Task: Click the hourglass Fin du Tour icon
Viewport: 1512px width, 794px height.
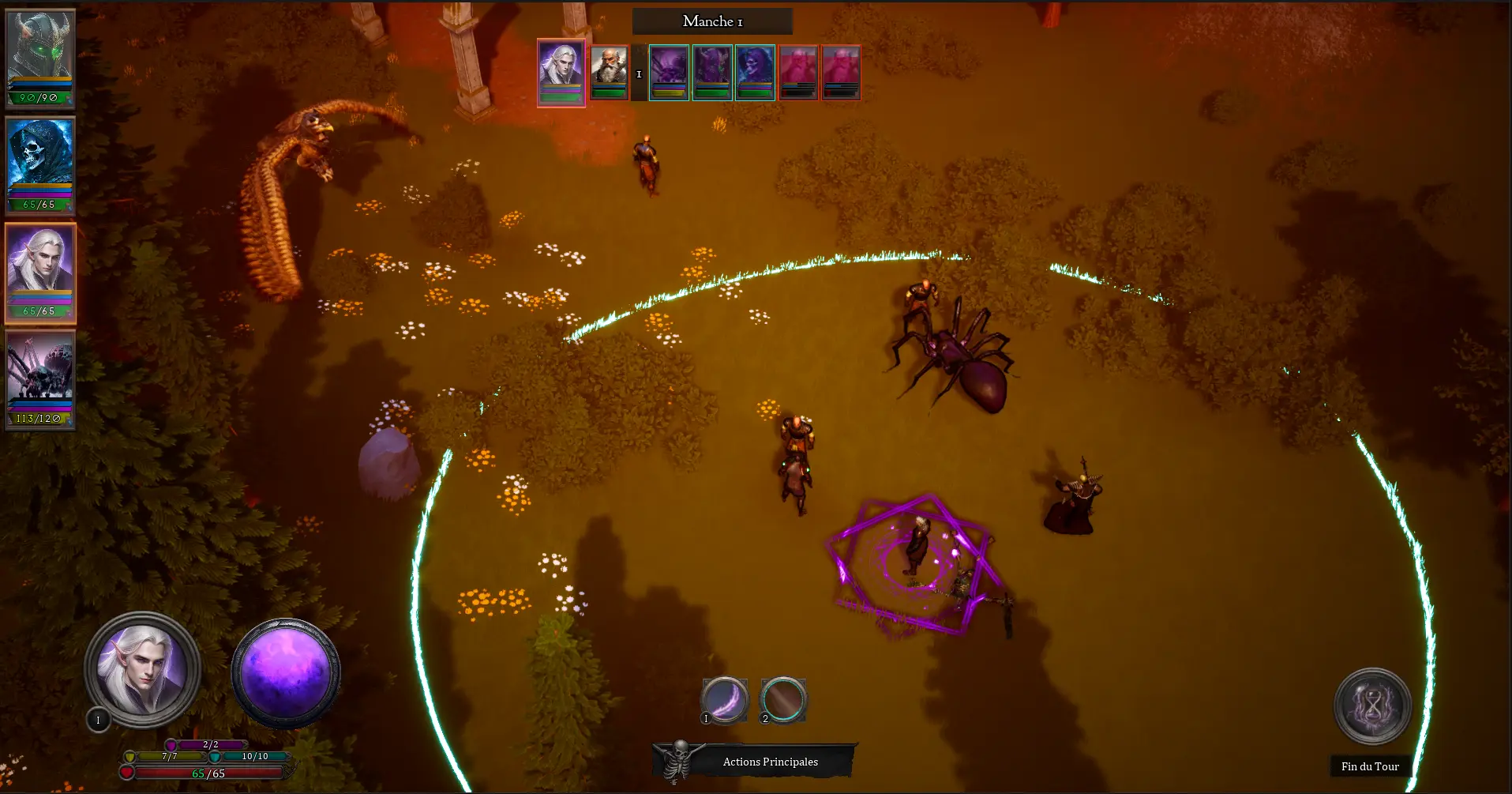Action: [x=1371, y=707]
